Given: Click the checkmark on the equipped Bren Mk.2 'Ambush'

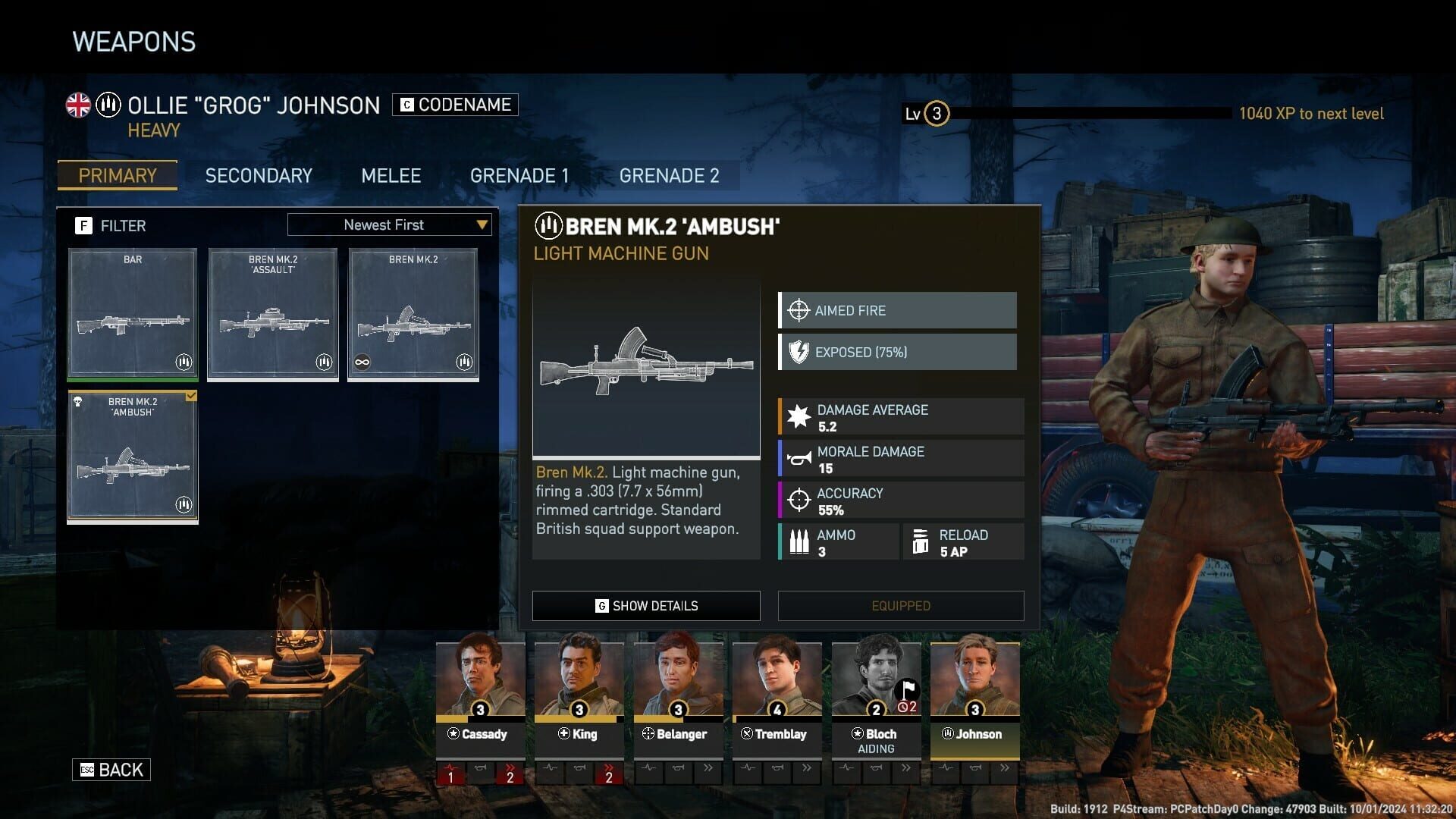Looking at the screenshot, I should (191, 395).
